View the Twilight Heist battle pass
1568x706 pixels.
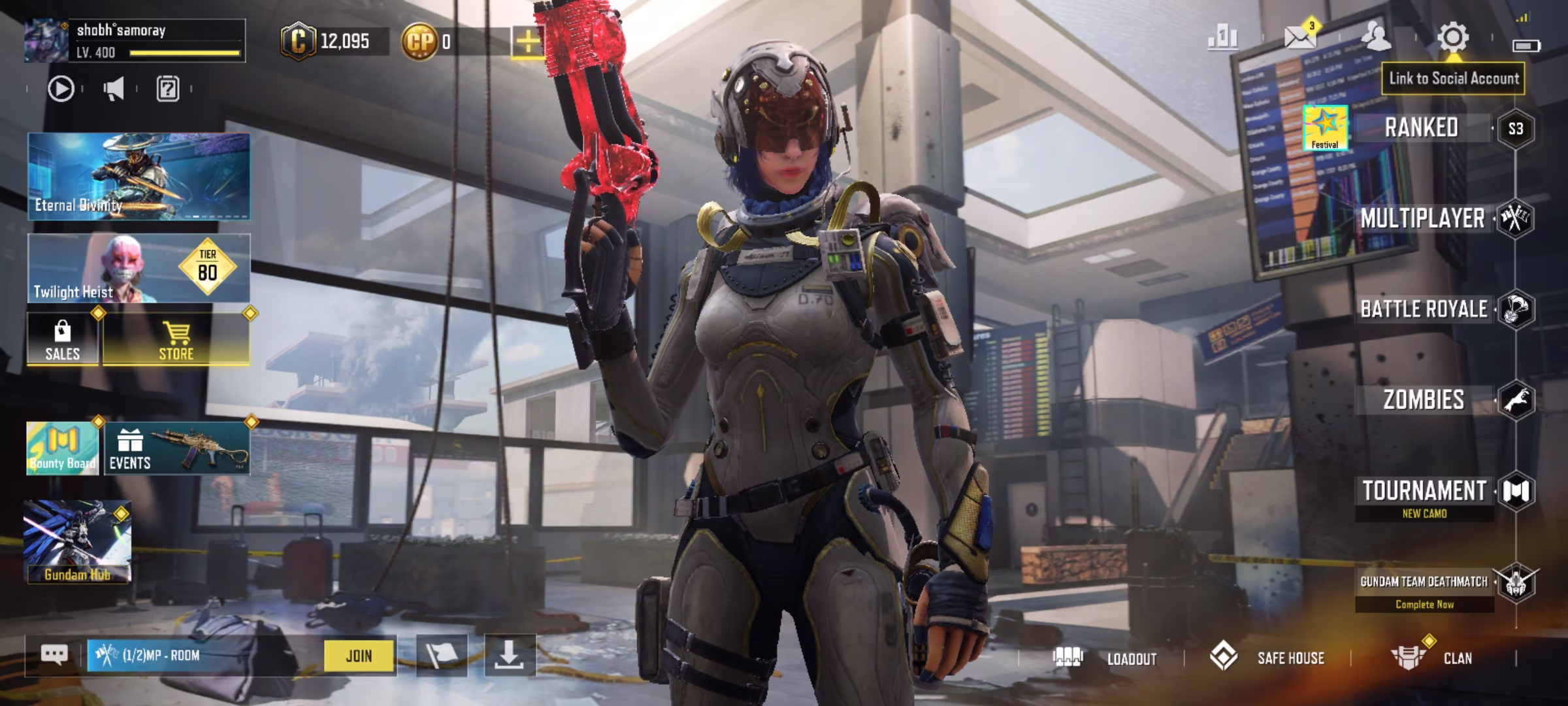point(139,269)
